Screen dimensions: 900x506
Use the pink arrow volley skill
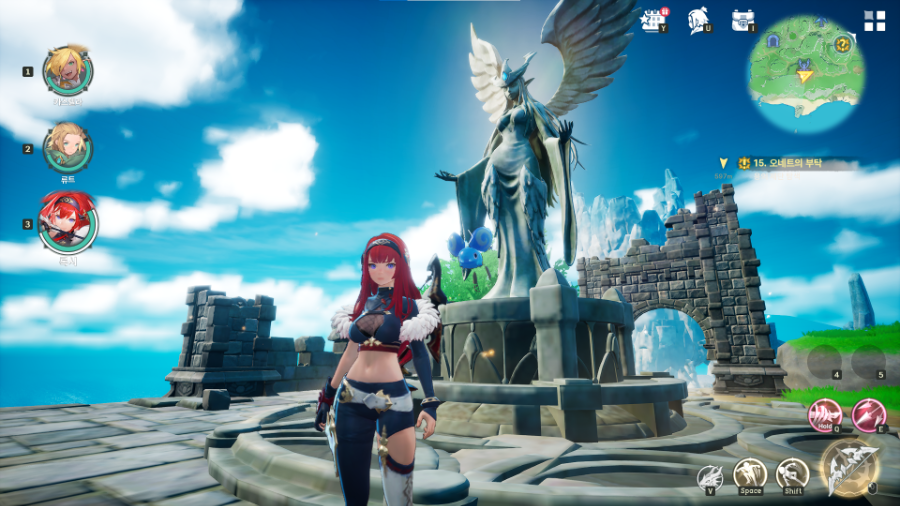tap(867, 415)
